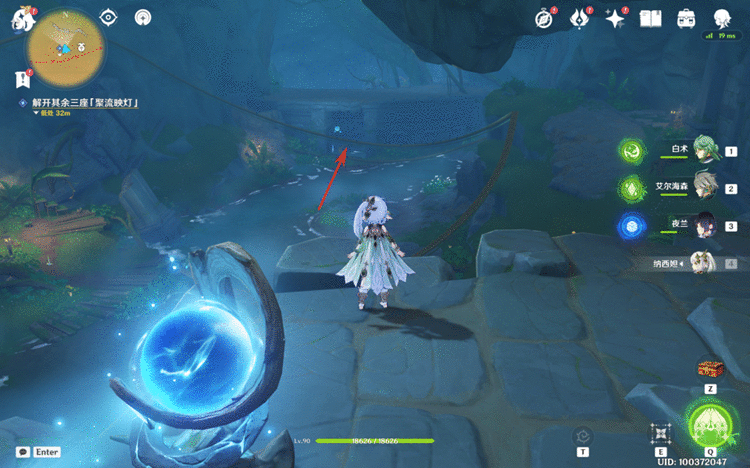Open the compass events icon

click(x=544, y=19)
